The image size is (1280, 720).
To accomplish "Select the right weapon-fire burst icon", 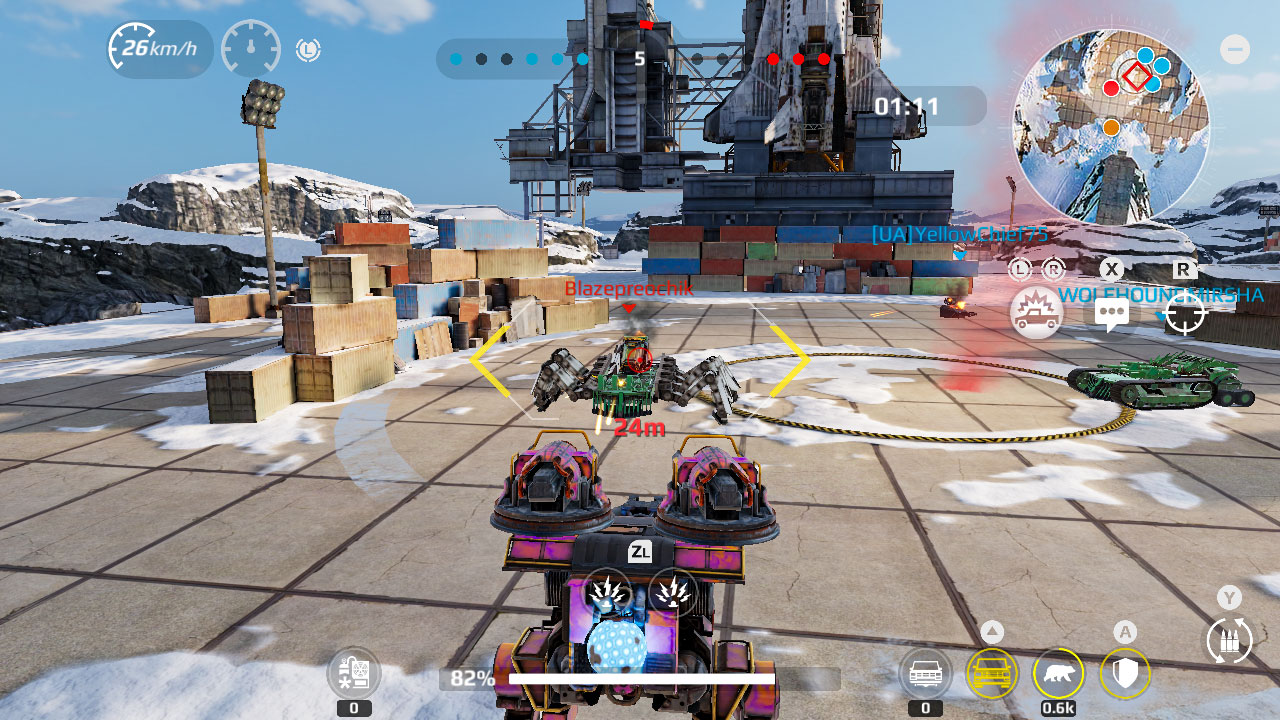I will coord(673,592).
